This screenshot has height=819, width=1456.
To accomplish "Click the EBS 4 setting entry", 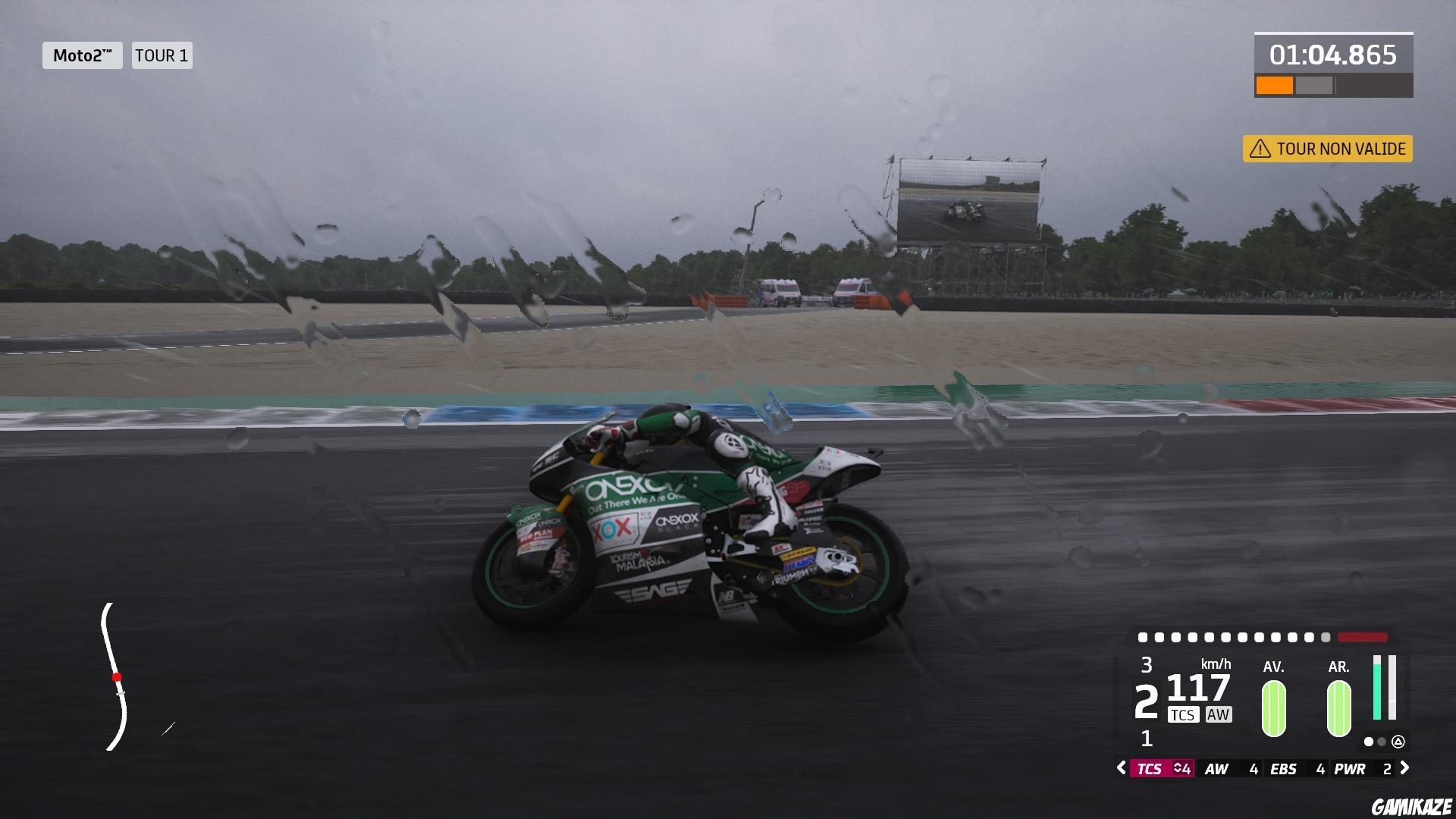I will [1296, 768].
